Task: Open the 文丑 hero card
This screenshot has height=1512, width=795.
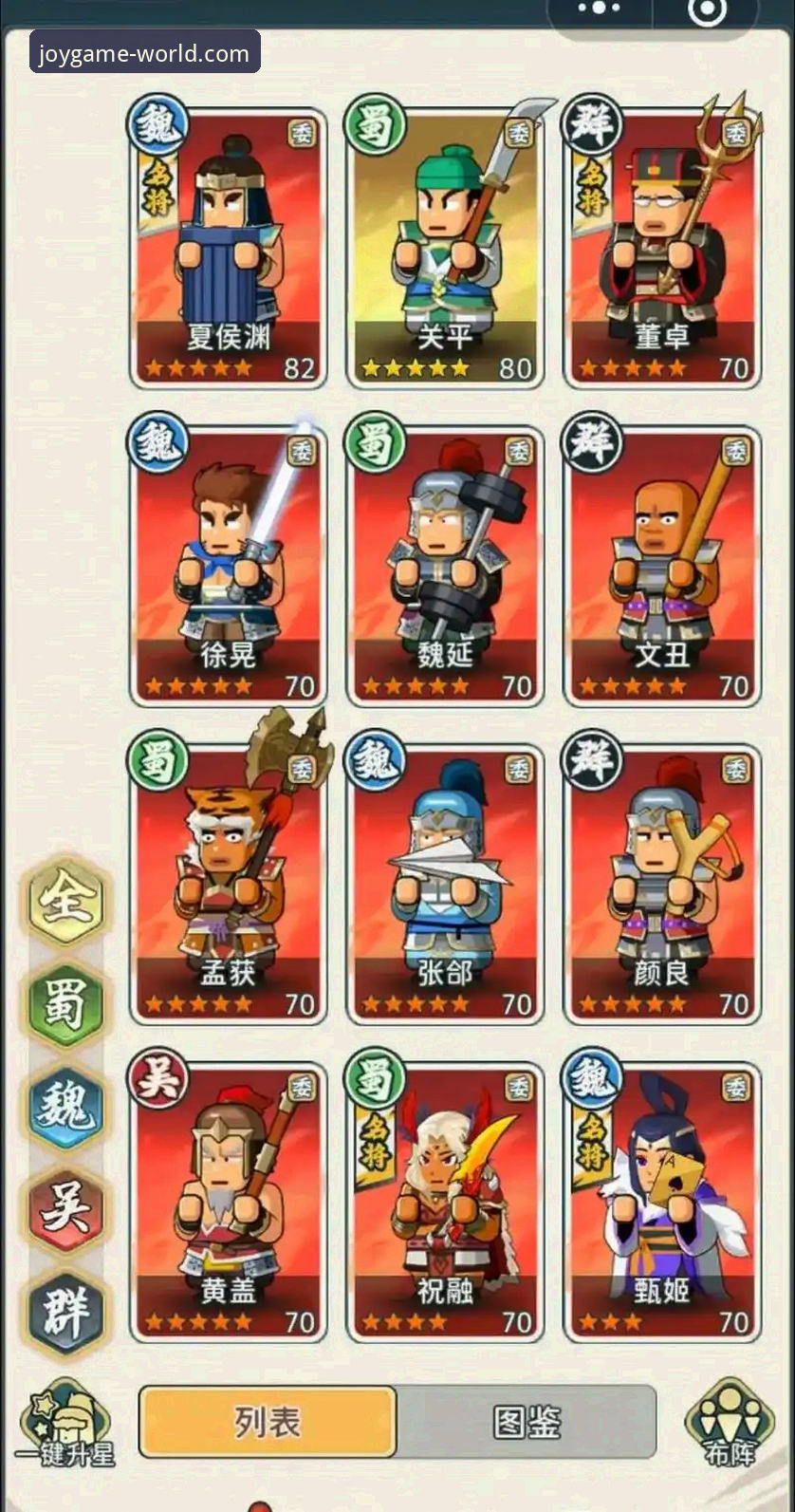Action: pos(662,566)
